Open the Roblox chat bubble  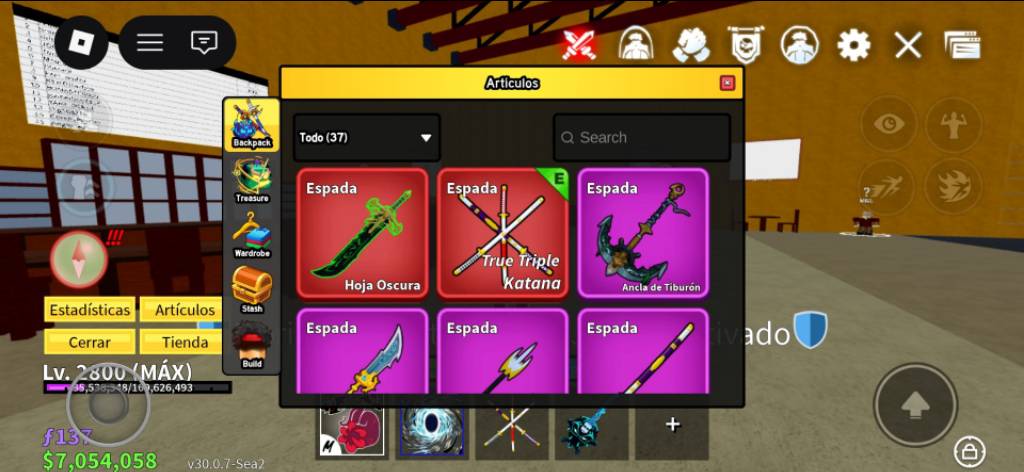[x=204, y=42]
